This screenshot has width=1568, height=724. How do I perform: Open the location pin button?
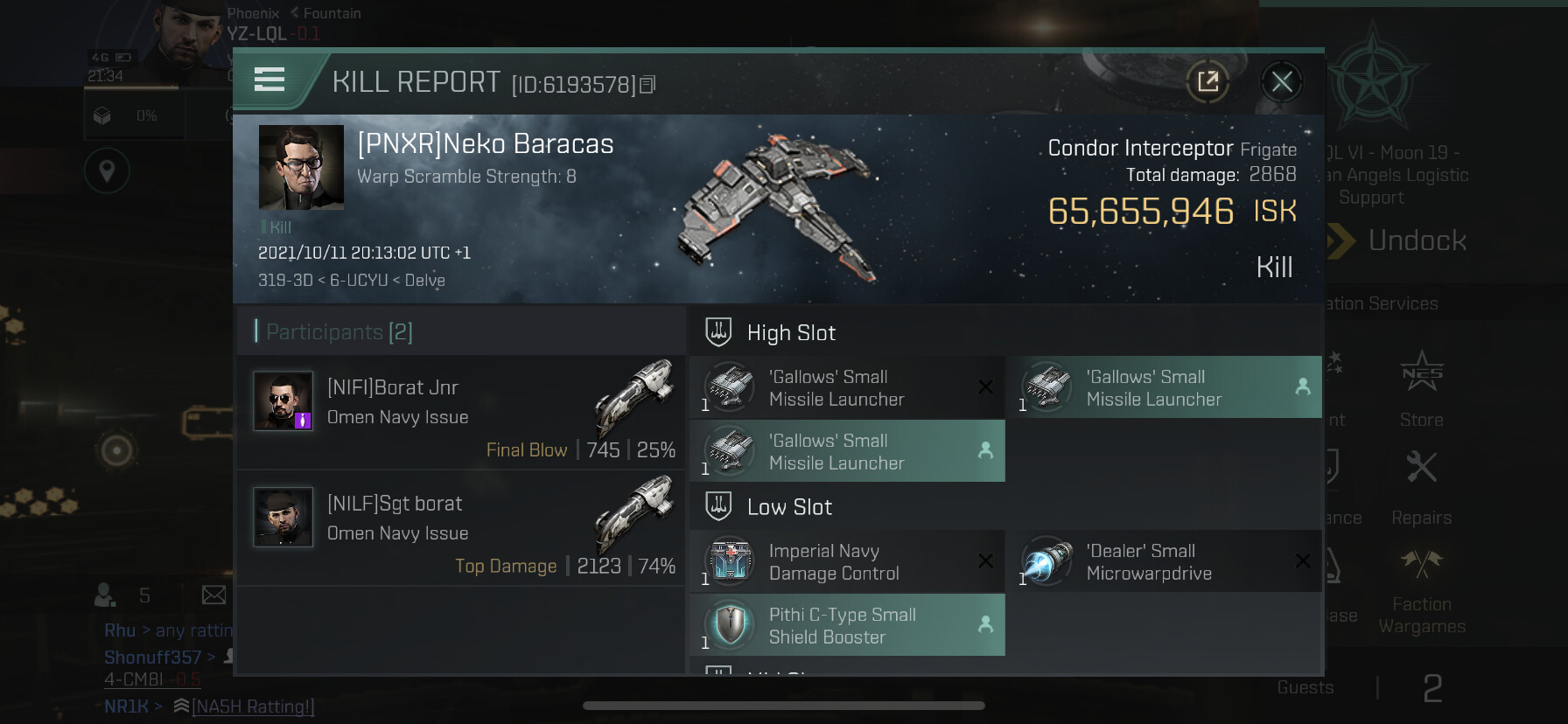107,171
